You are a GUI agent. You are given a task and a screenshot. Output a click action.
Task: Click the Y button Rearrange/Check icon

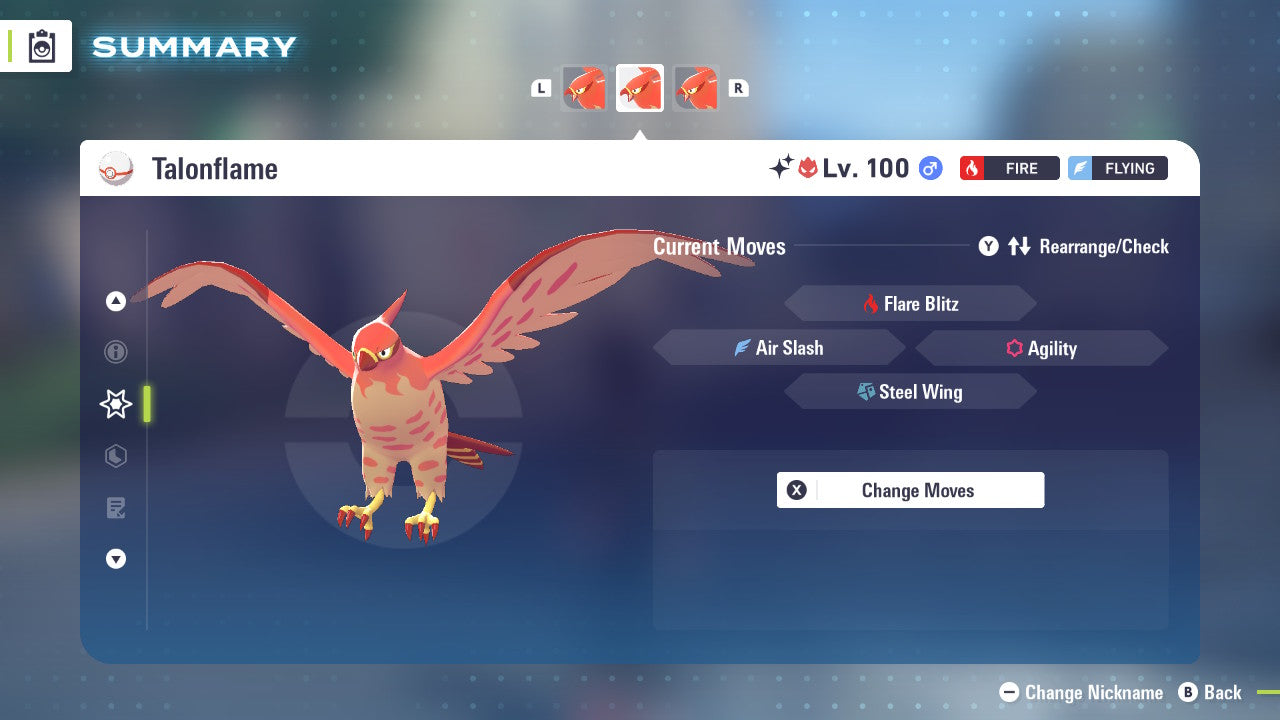coord(988,246)
